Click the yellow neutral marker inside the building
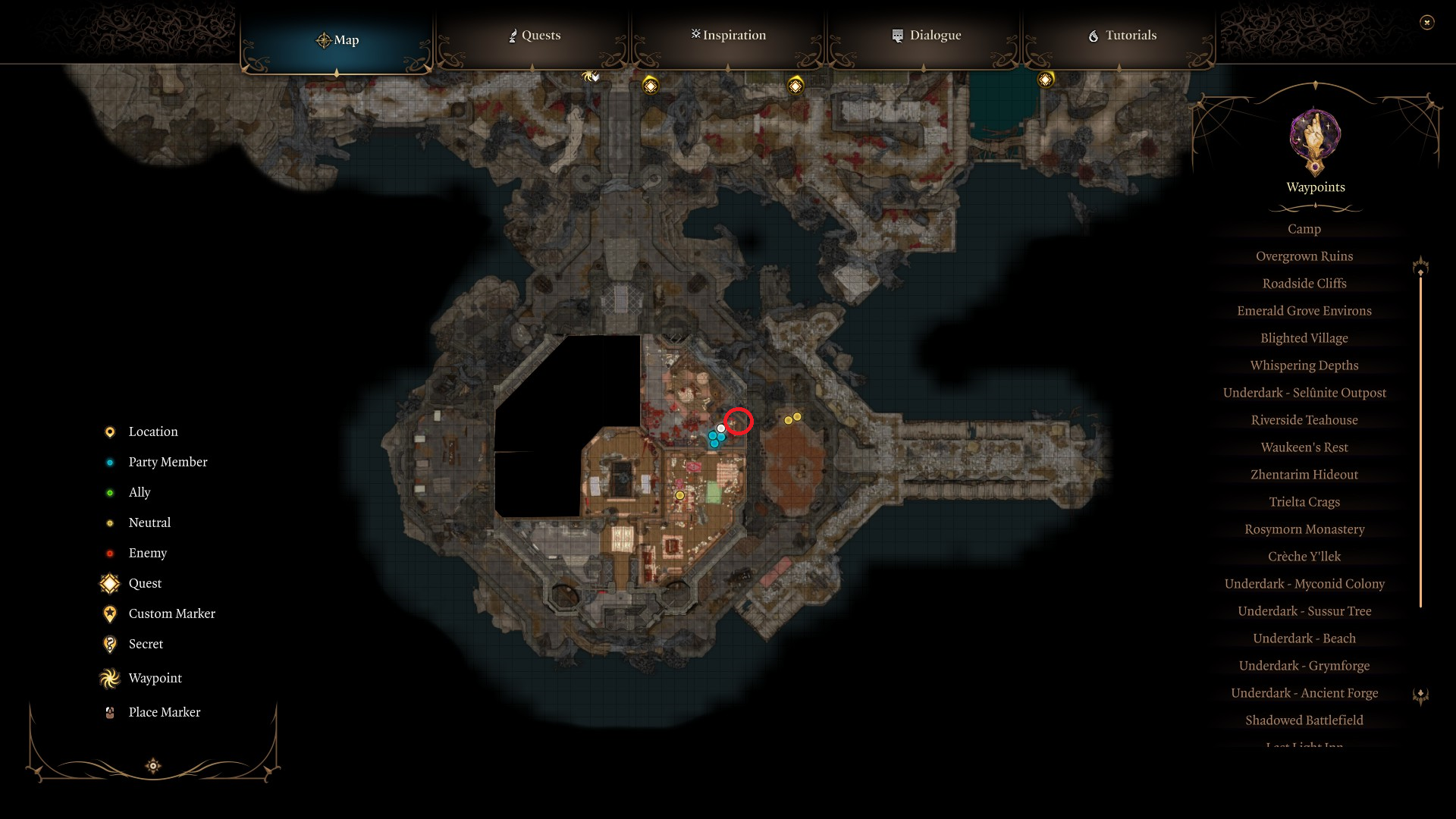This screenshot has height=819, width=1456. [x=680, y=494]
